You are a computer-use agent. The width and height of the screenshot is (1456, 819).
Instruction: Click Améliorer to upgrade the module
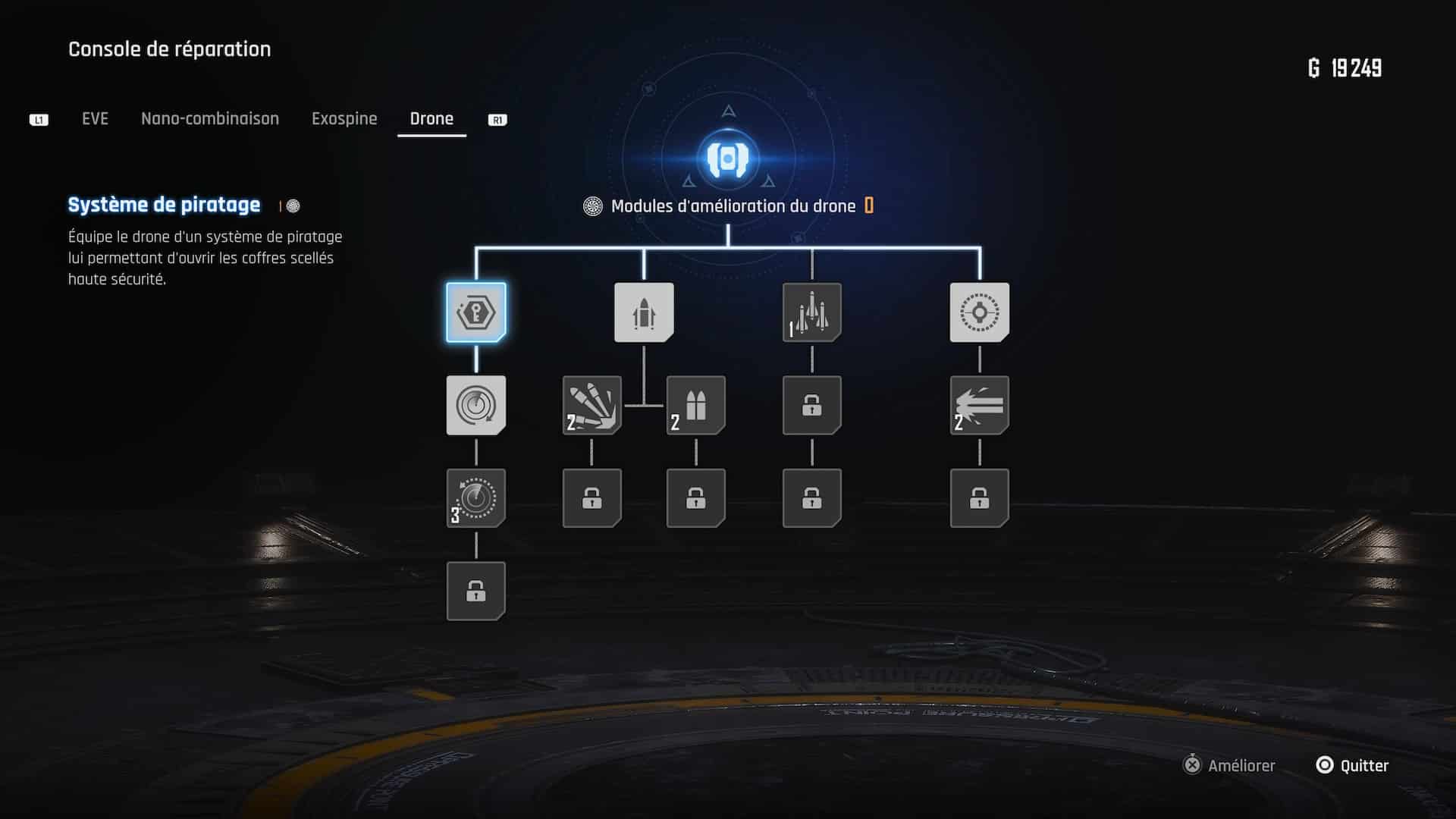tap(1230, 766)
